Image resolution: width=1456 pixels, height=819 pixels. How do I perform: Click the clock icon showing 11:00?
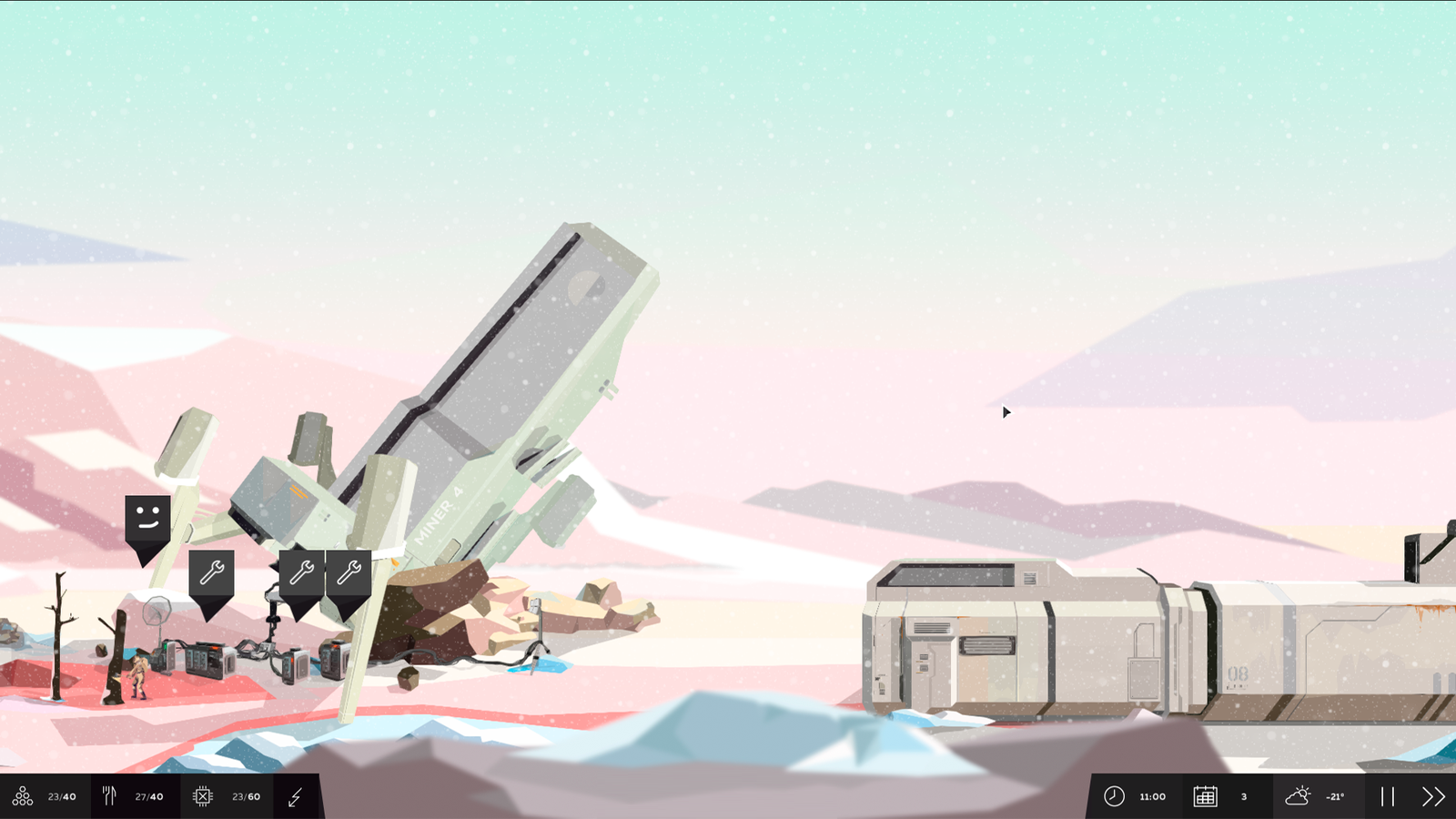(x=1115, y=796)
